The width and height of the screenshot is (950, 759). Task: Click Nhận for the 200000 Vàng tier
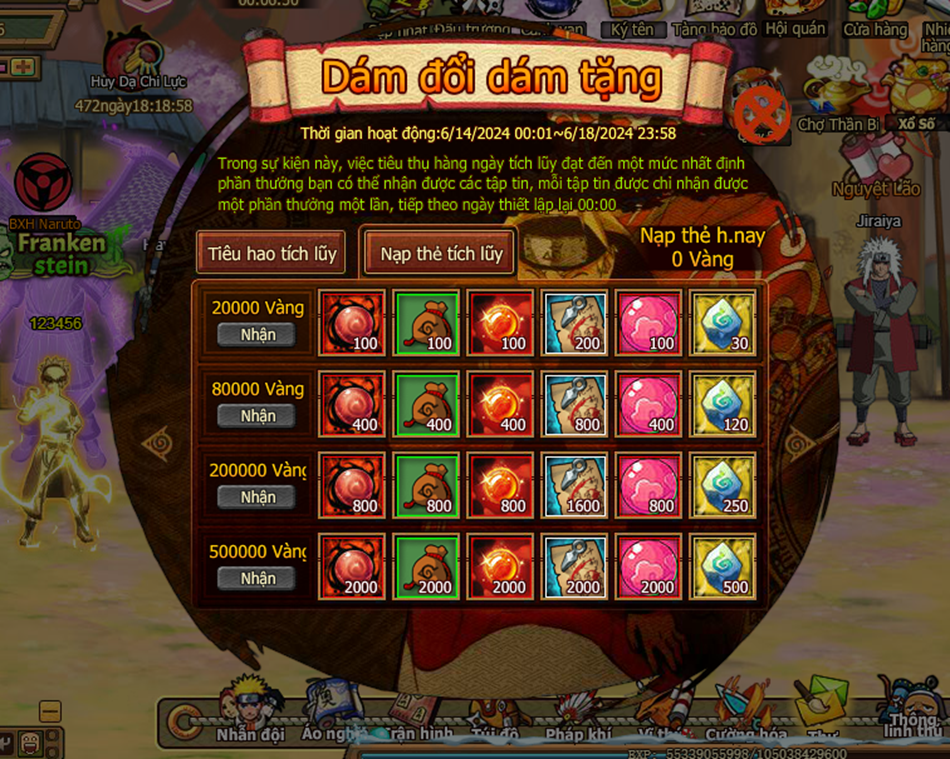coord(258,497)
